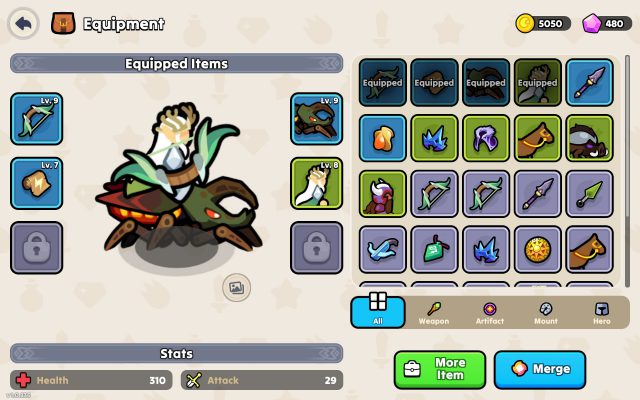Viewport: 640px width, 400px height.
Task: Open the Hero tab
Action: 601,312
